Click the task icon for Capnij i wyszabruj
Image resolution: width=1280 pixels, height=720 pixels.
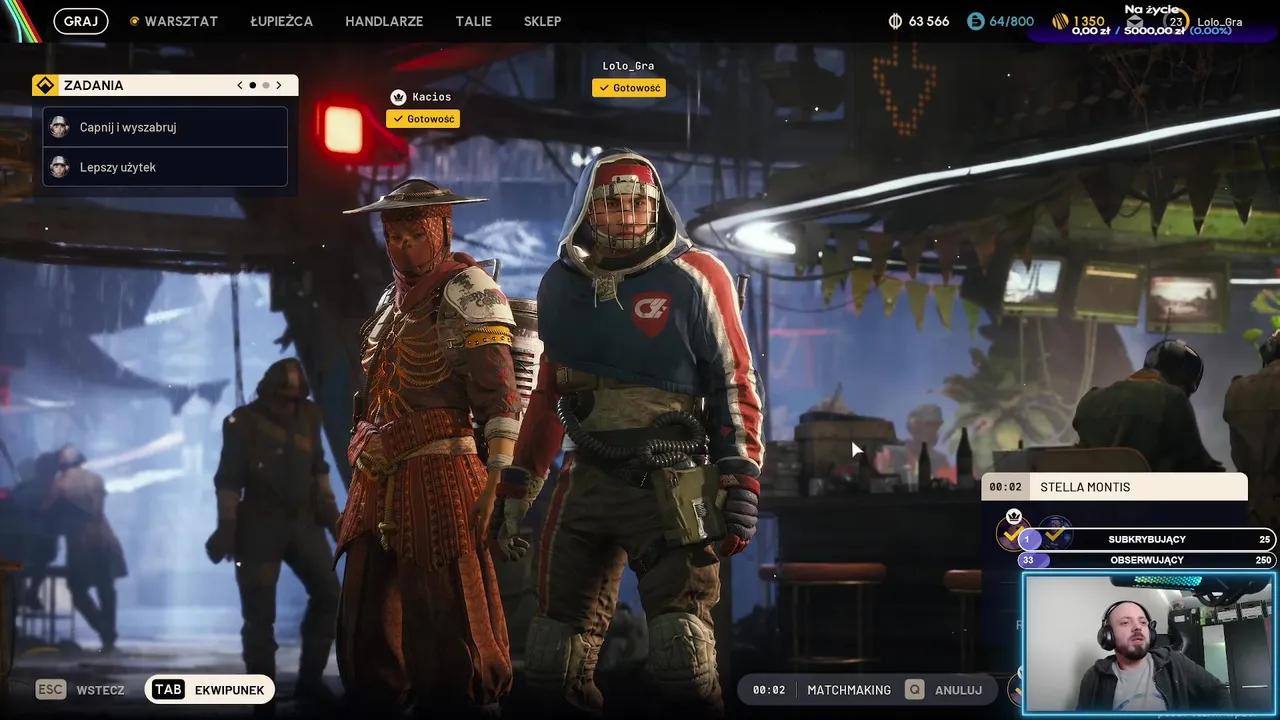click(x=59, y=127)
